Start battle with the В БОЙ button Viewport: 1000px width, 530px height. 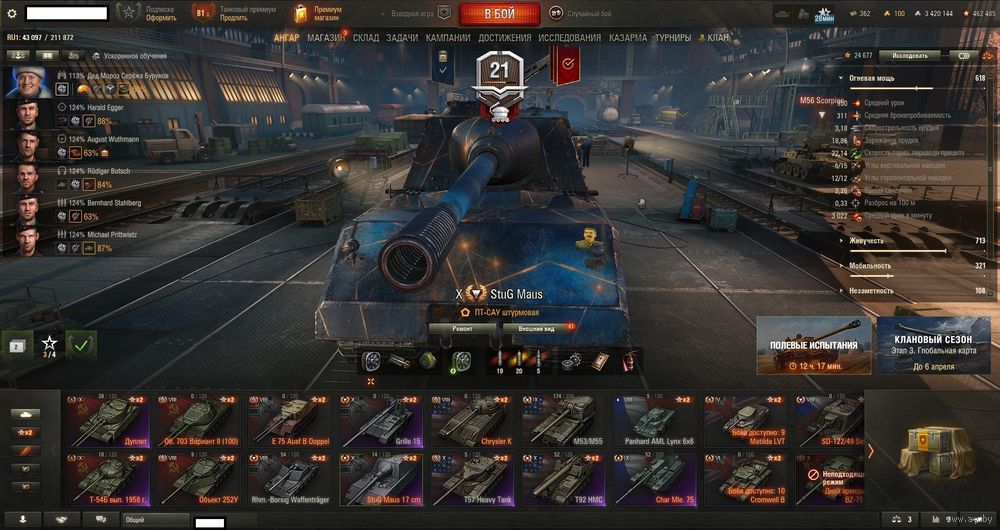[499, 14]
